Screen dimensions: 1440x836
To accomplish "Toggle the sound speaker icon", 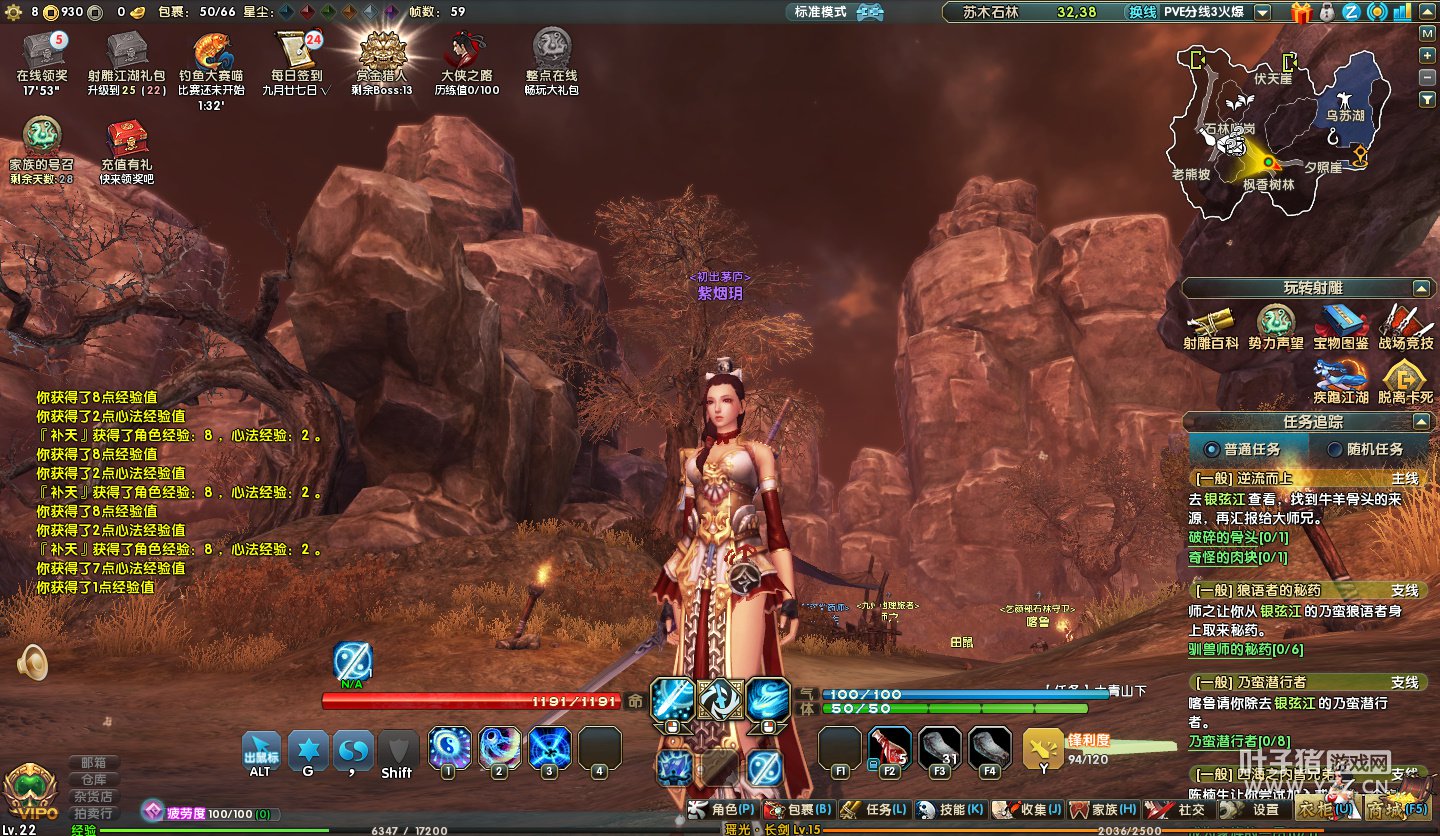I will (x=33, y=662).
